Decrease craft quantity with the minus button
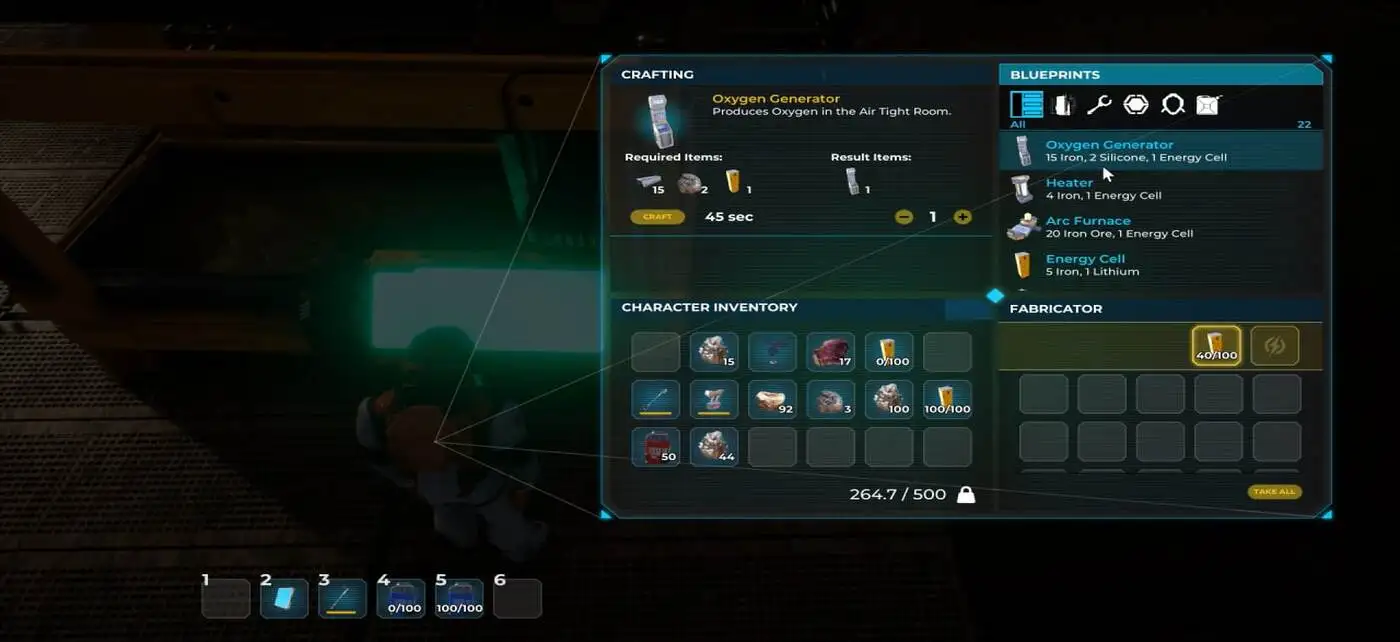Screen dimensions: 1400x642 point(904,217)
